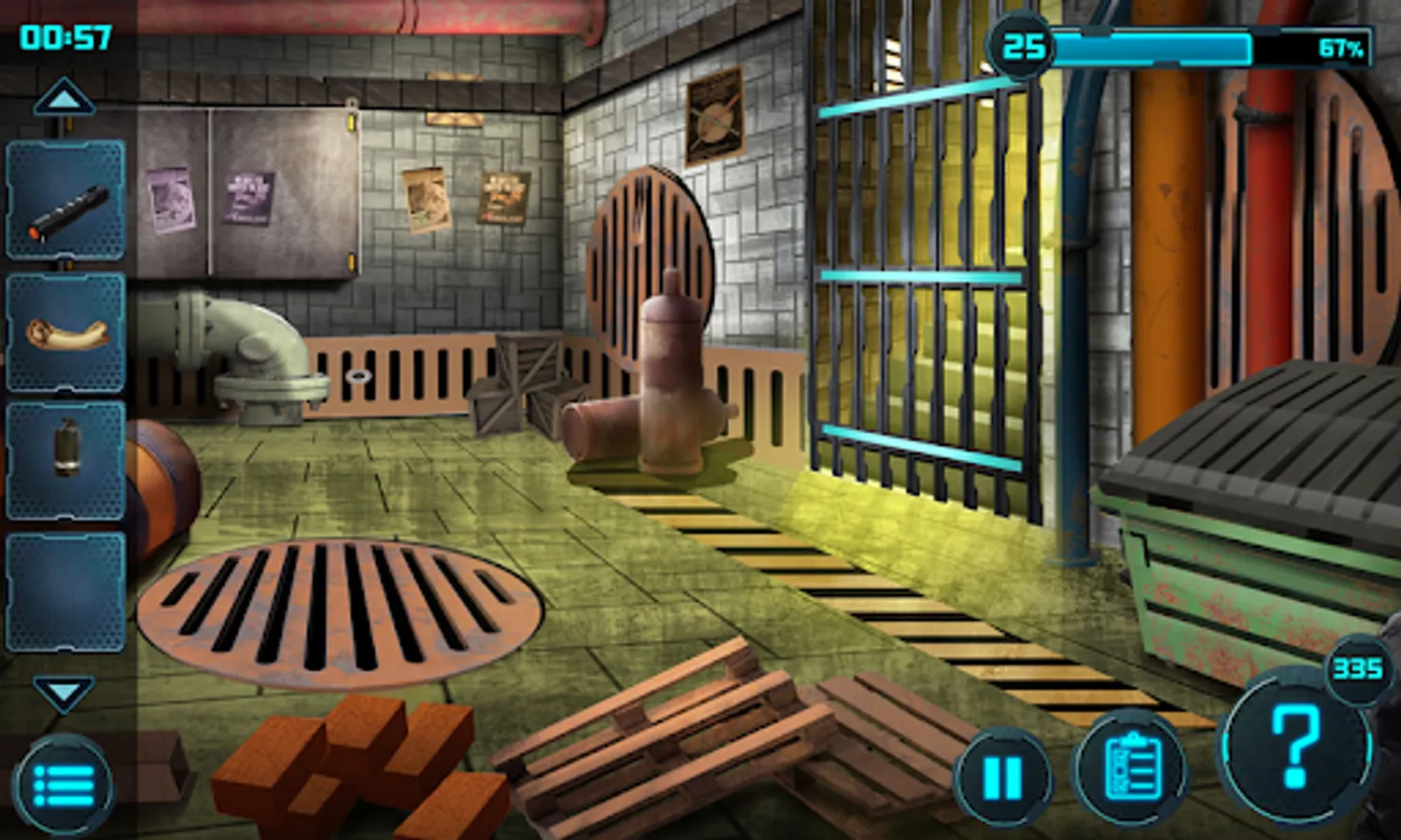This screenshot has height=840, width=1401.
Task: Use the question mark hint button
Action: (x=1296, y=747)
